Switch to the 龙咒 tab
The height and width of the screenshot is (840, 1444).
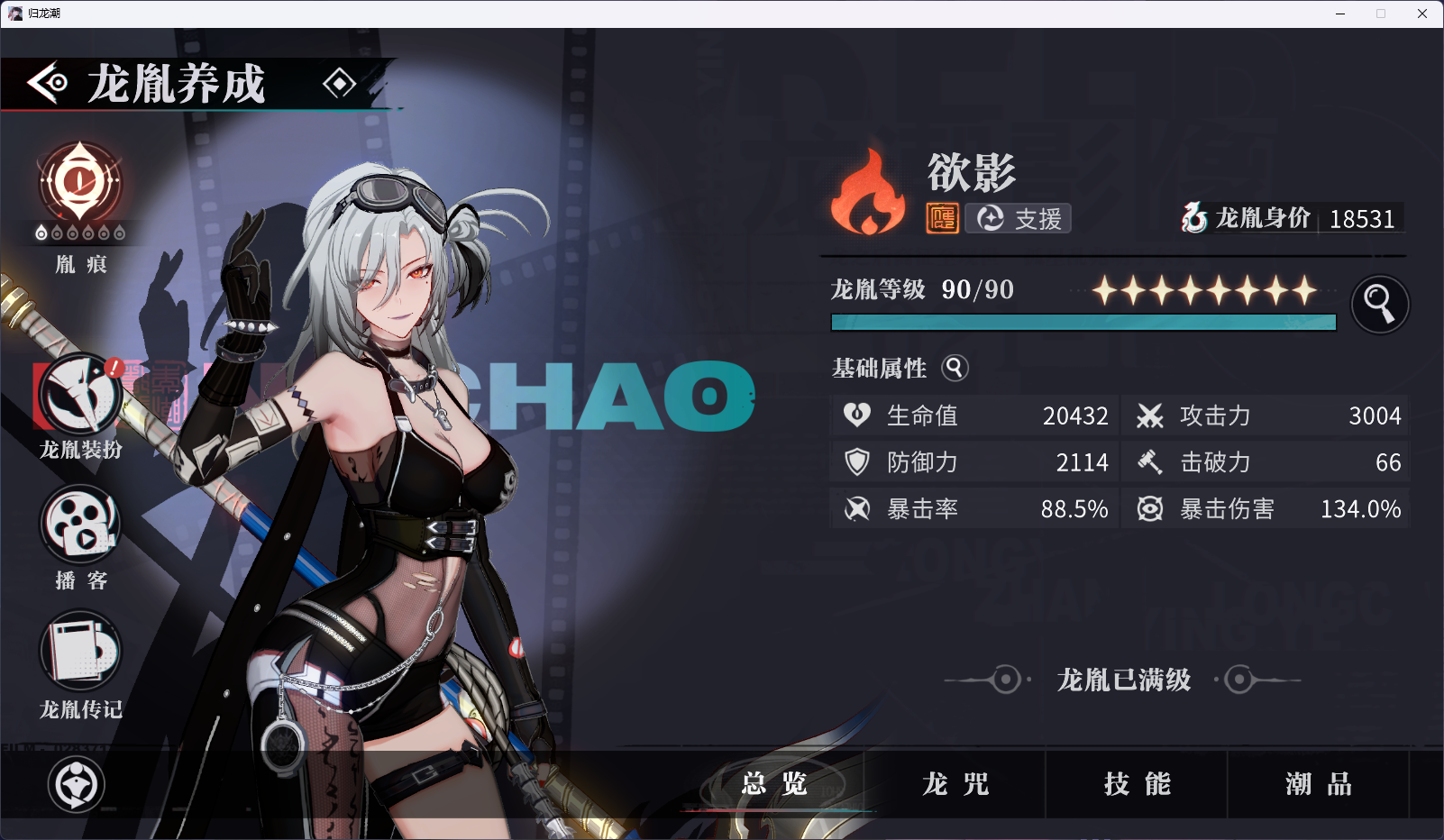[x=955, y=785]
